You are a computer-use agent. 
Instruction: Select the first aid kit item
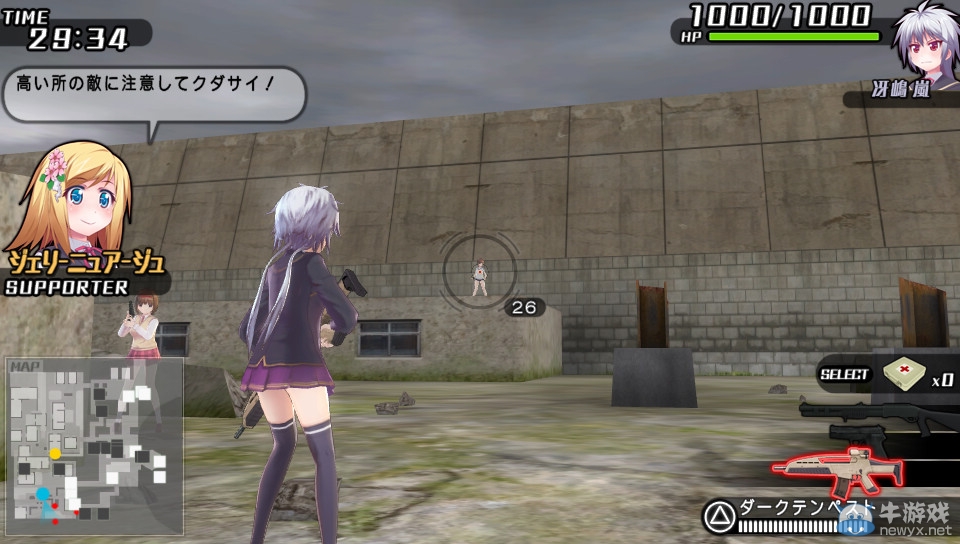pos(904,373)
